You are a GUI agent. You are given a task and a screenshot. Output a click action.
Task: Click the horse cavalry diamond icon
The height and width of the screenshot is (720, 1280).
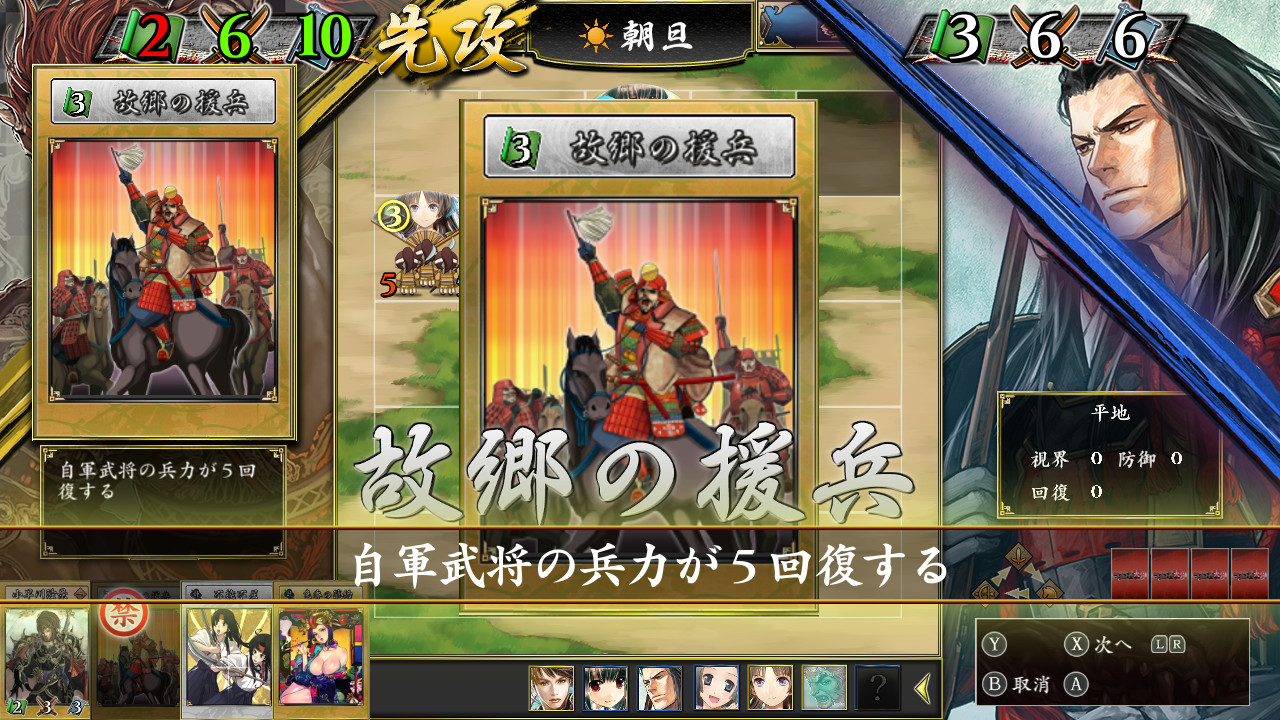pyautogui.click(x=1050, y=591)
